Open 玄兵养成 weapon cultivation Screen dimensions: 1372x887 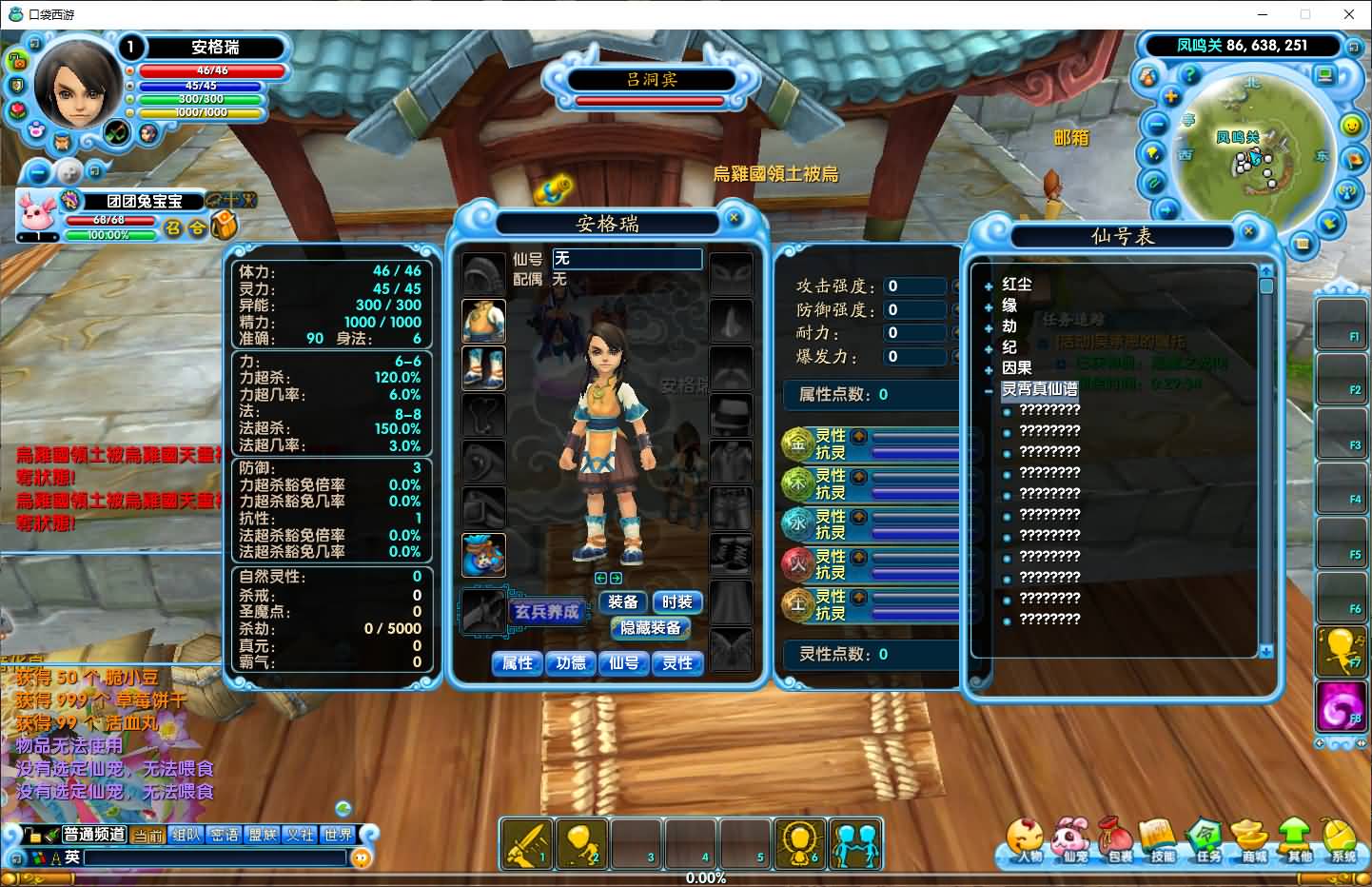click(546, 612)
